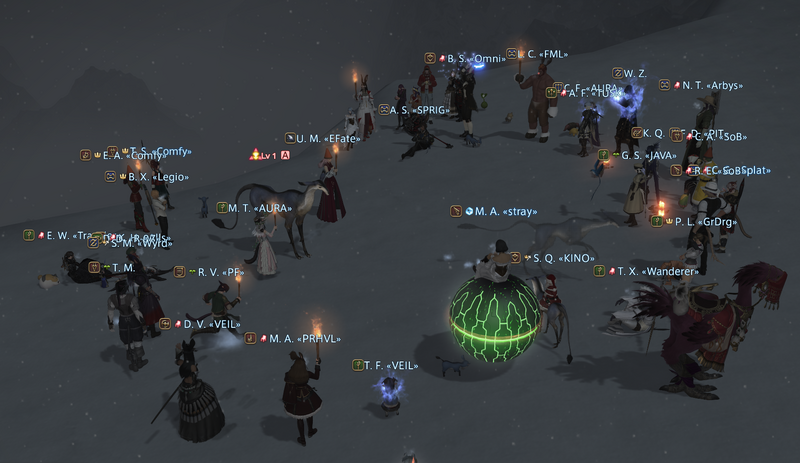Choose the M. T. «AURA» nameplate
Image resolution: width=800 pixels, height=463 pixels.
tap(259, 208)
